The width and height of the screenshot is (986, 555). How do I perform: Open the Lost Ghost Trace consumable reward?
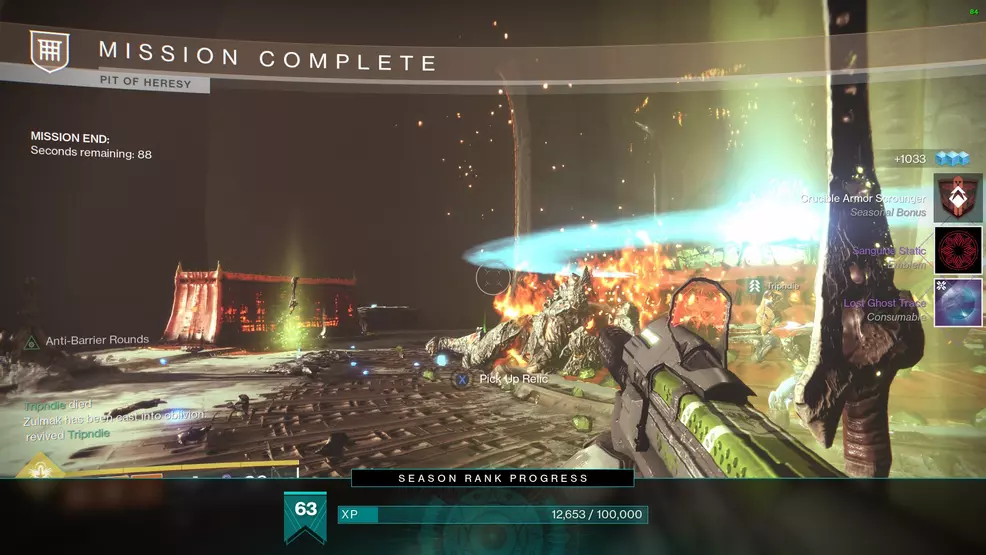958,302
